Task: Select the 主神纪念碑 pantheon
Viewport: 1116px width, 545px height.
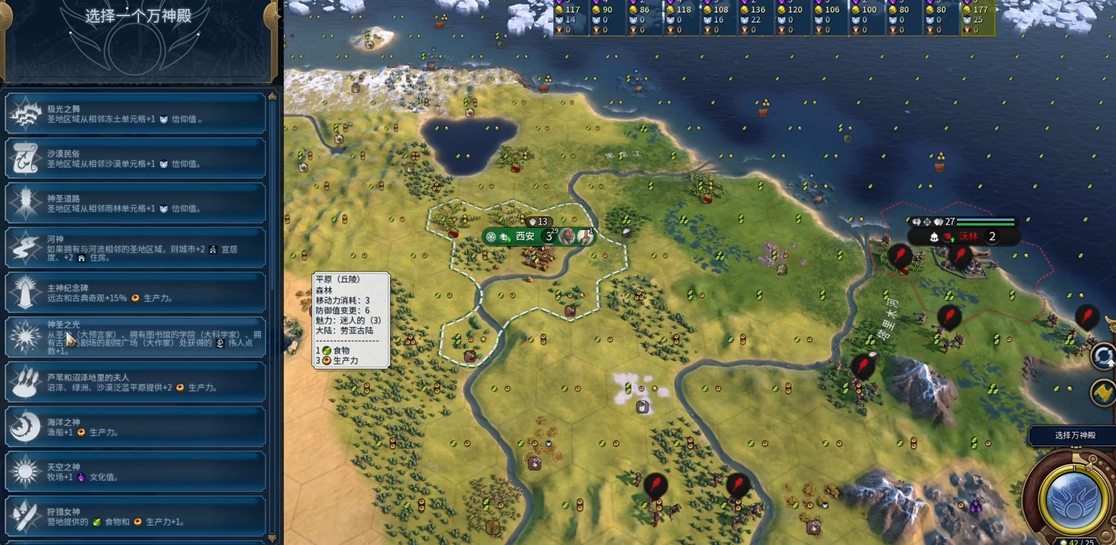Action: tap(136, 293)
